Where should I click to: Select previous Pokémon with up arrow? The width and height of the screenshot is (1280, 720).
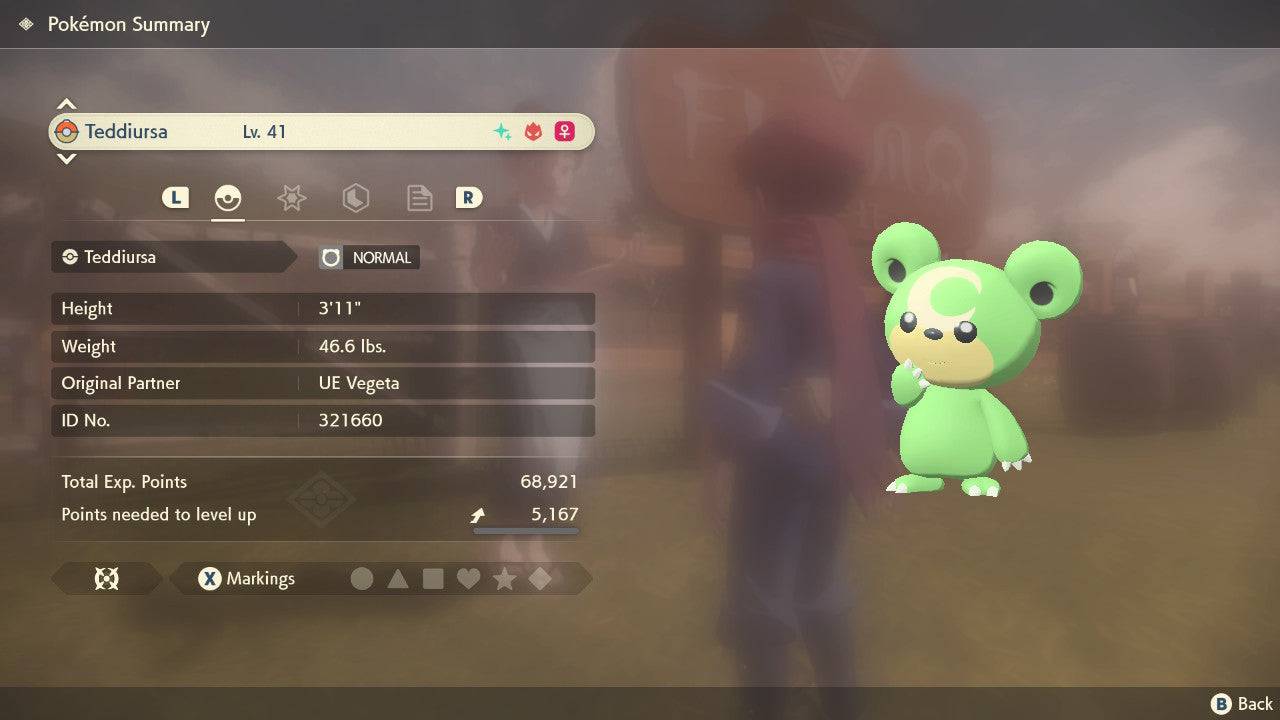click(66, 105)
